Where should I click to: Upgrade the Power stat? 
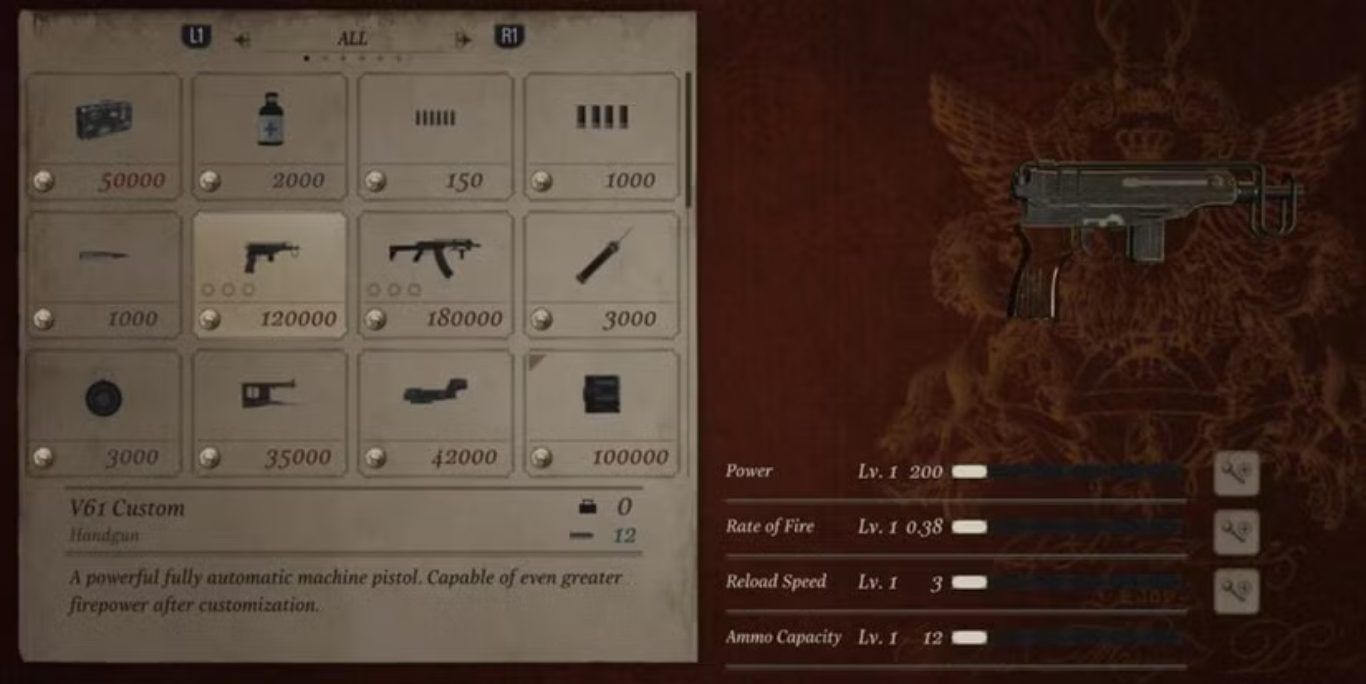click(1236, 473)
